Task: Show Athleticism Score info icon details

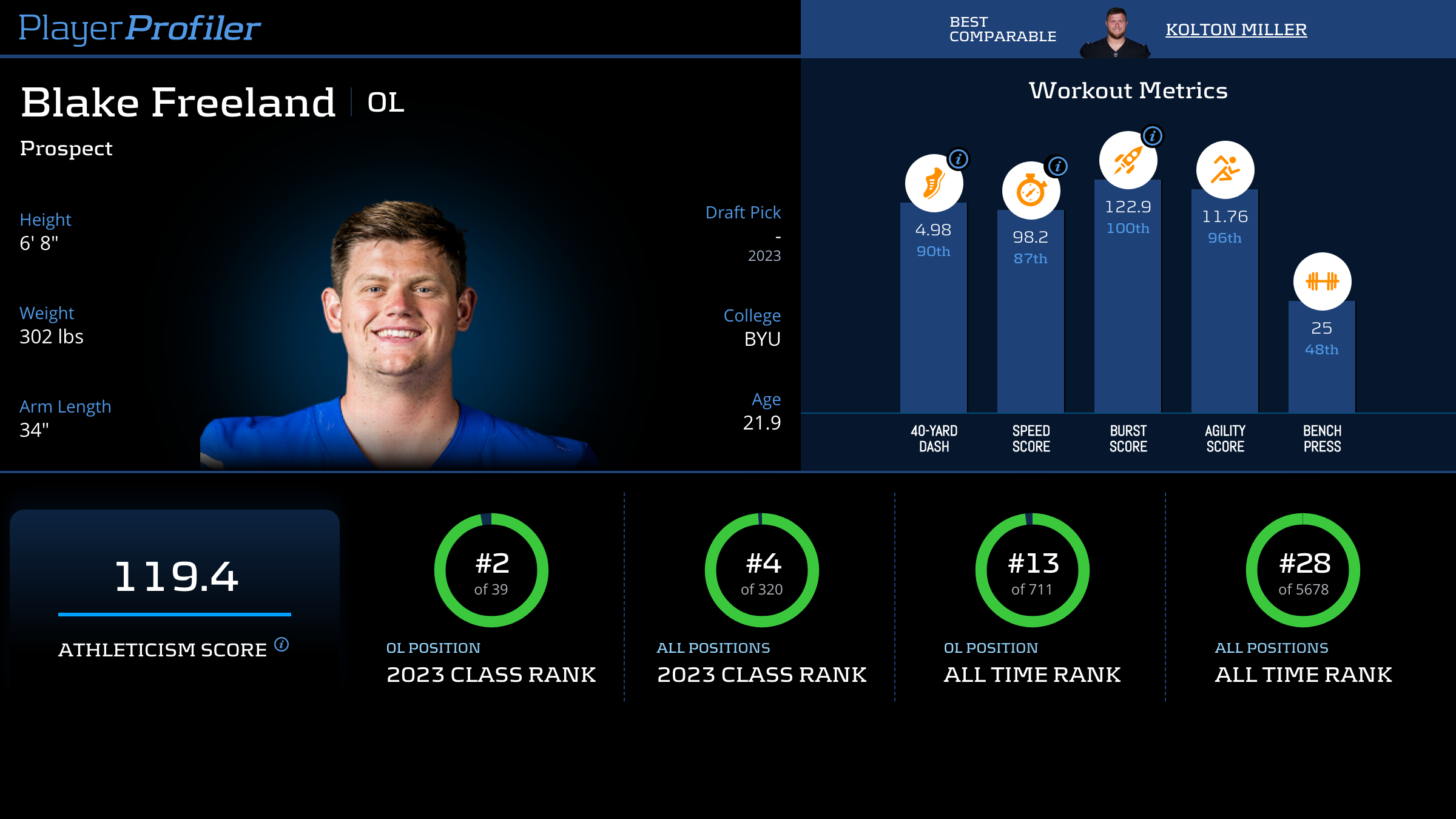Action: tap(281, 644)
